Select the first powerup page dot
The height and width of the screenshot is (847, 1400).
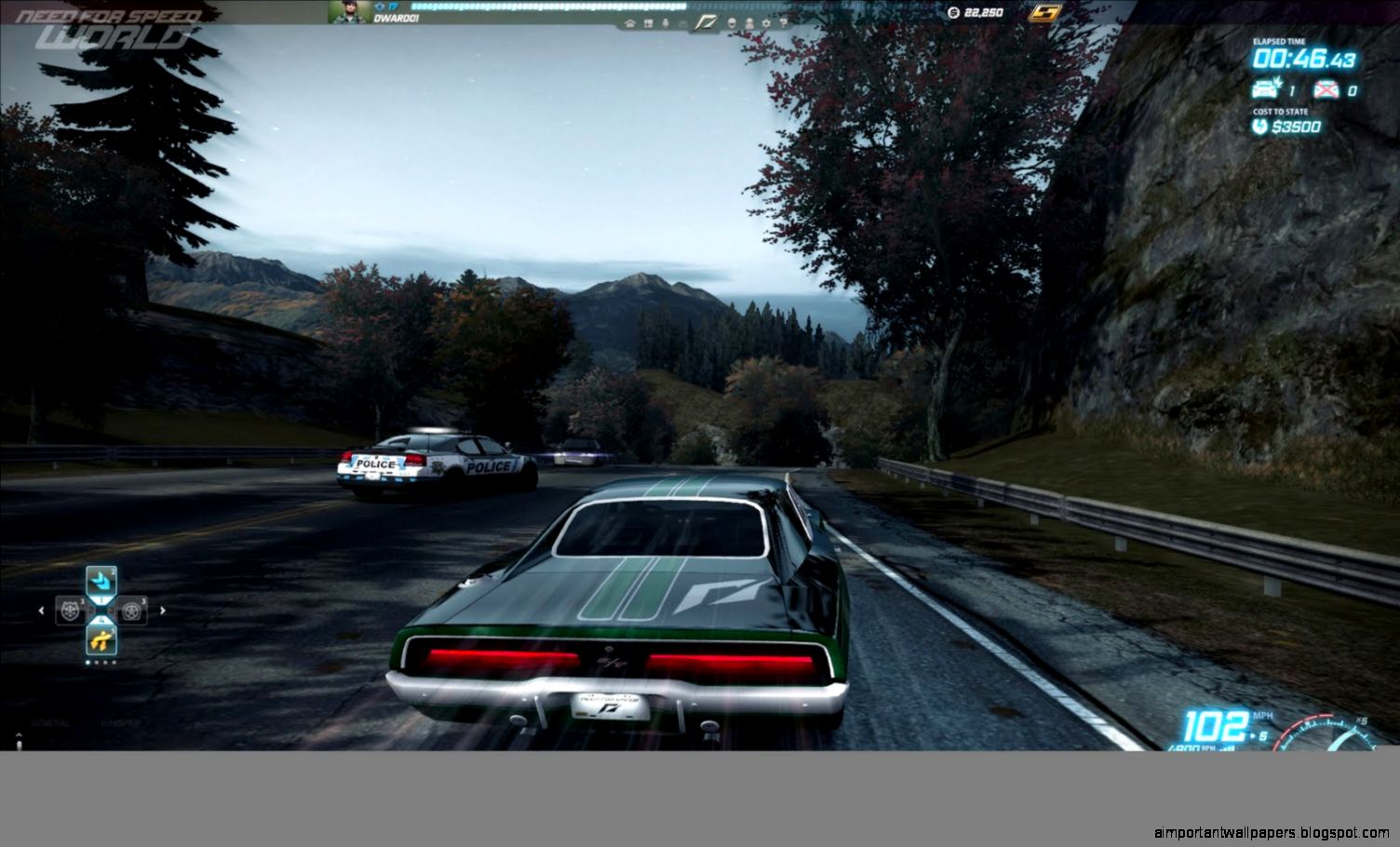87,662
